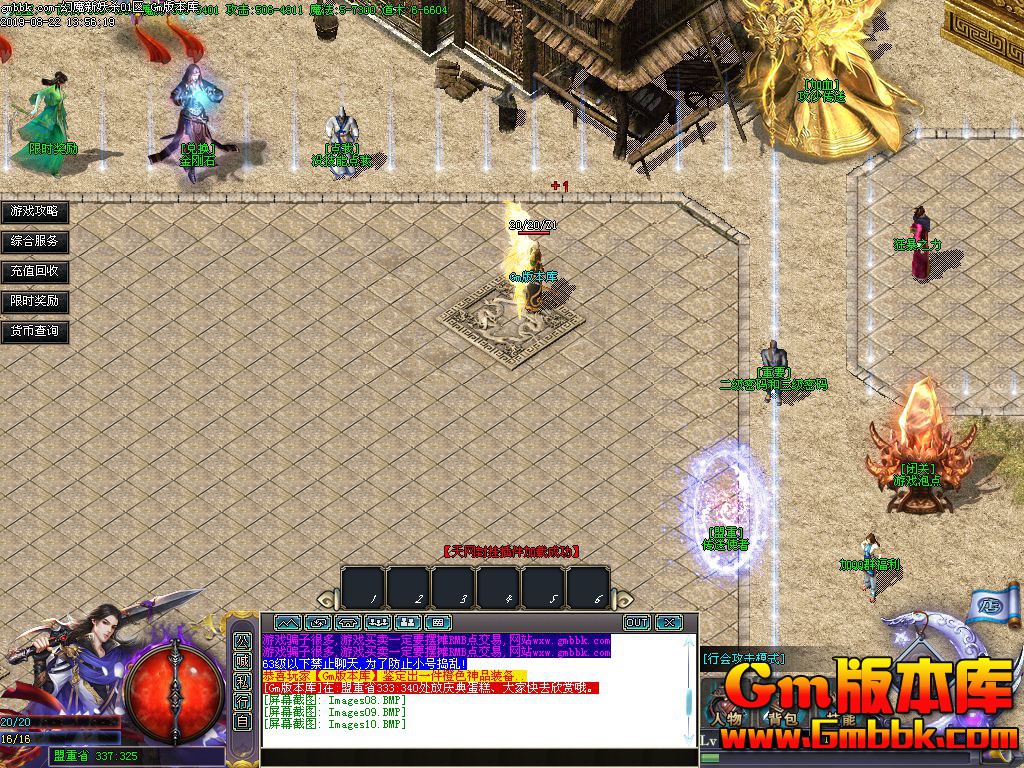
Task: Open the 游戏攻略 game guide menu
Action: pos(35,212)
